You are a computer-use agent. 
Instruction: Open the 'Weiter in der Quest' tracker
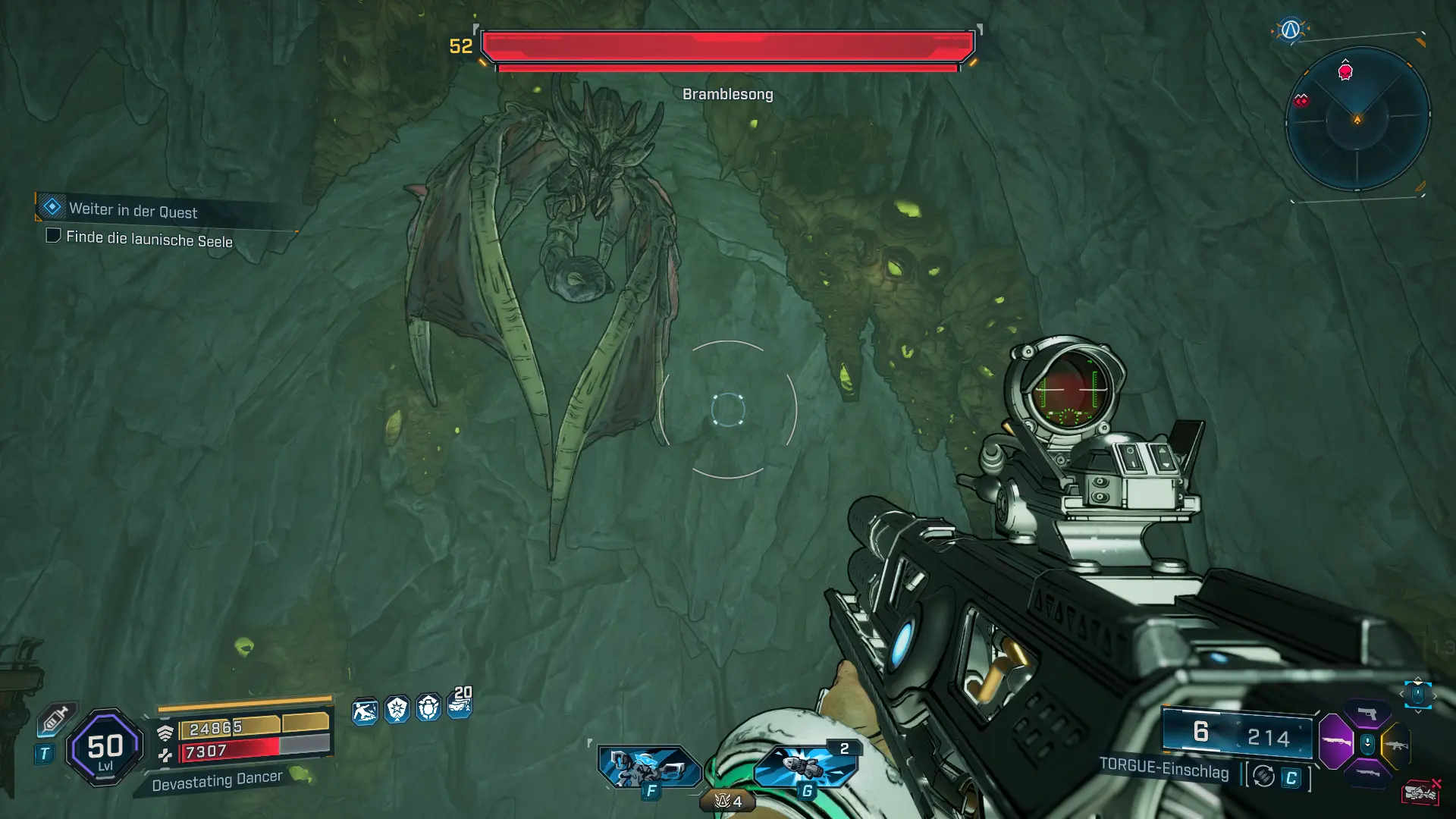pos(133,210)
